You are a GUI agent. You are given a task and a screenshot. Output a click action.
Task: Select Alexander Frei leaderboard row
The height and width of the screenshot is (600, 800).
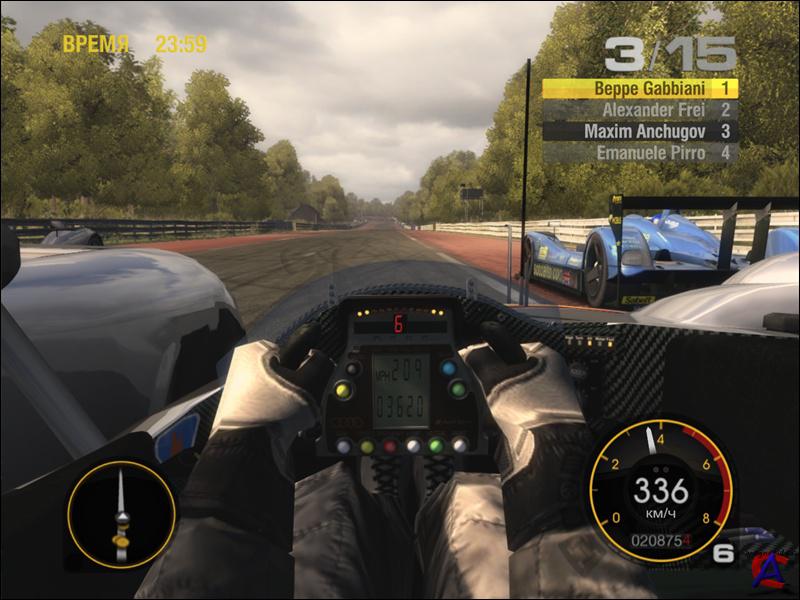(640, 110)
